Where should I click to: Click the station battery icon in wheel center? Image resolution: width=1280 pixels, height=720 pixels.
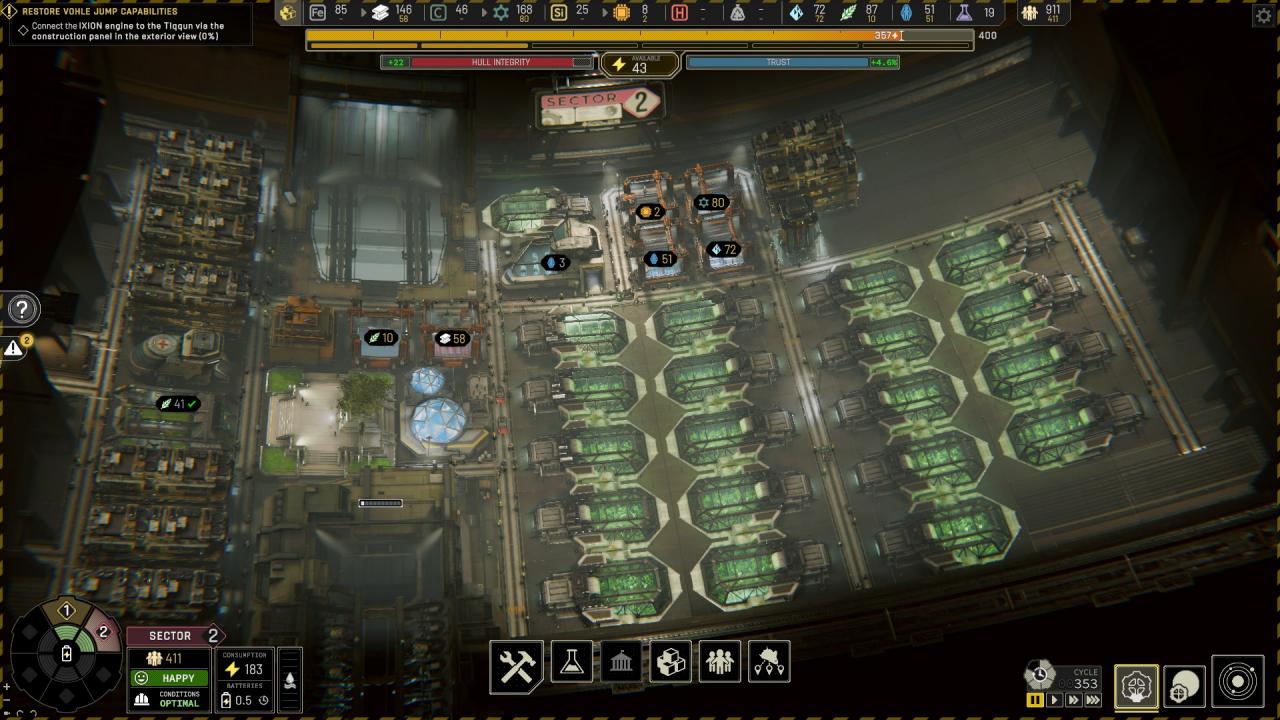pos(67,654)
